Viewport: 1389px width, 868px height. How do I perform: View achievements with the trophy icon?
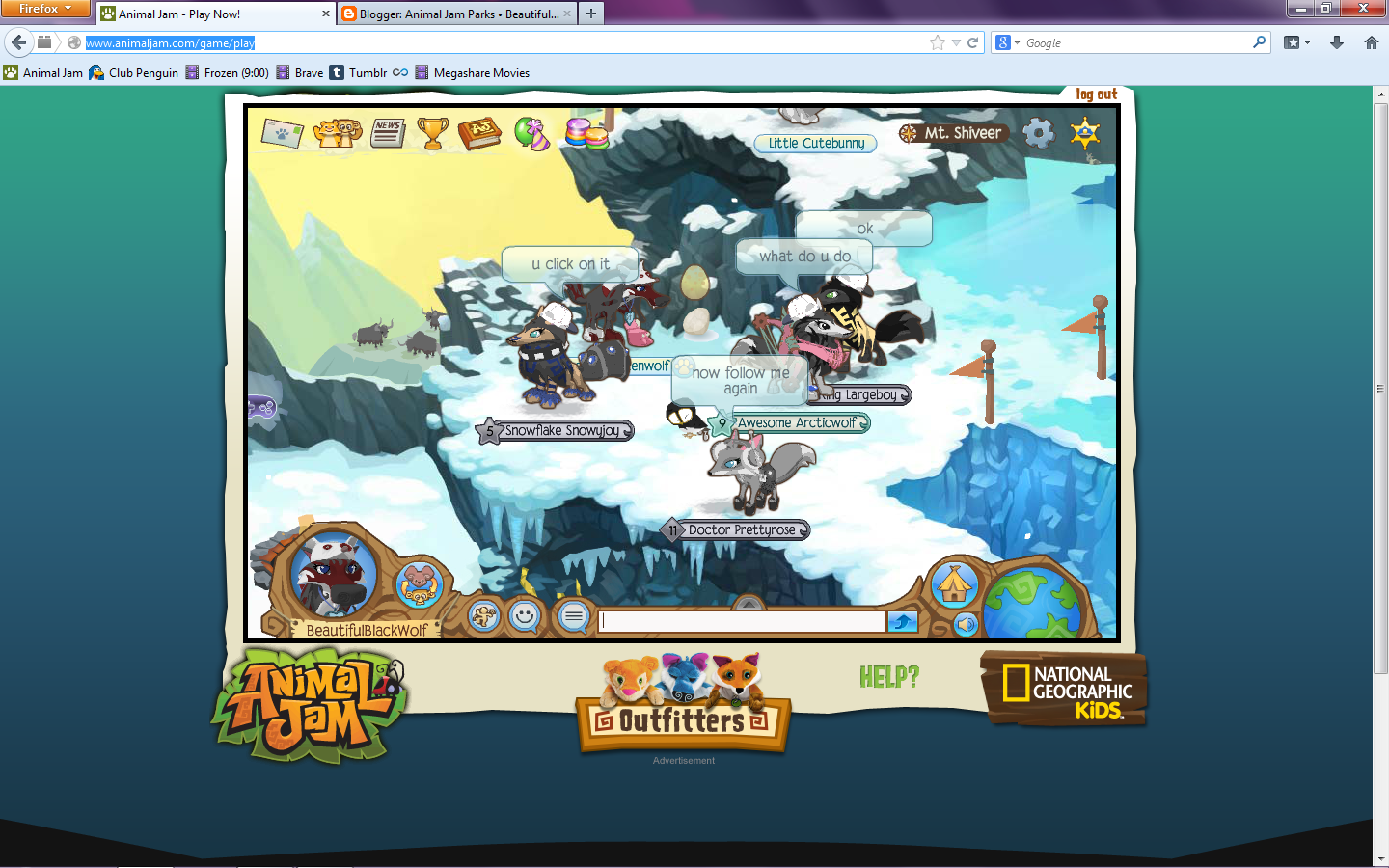pos(432,132)
